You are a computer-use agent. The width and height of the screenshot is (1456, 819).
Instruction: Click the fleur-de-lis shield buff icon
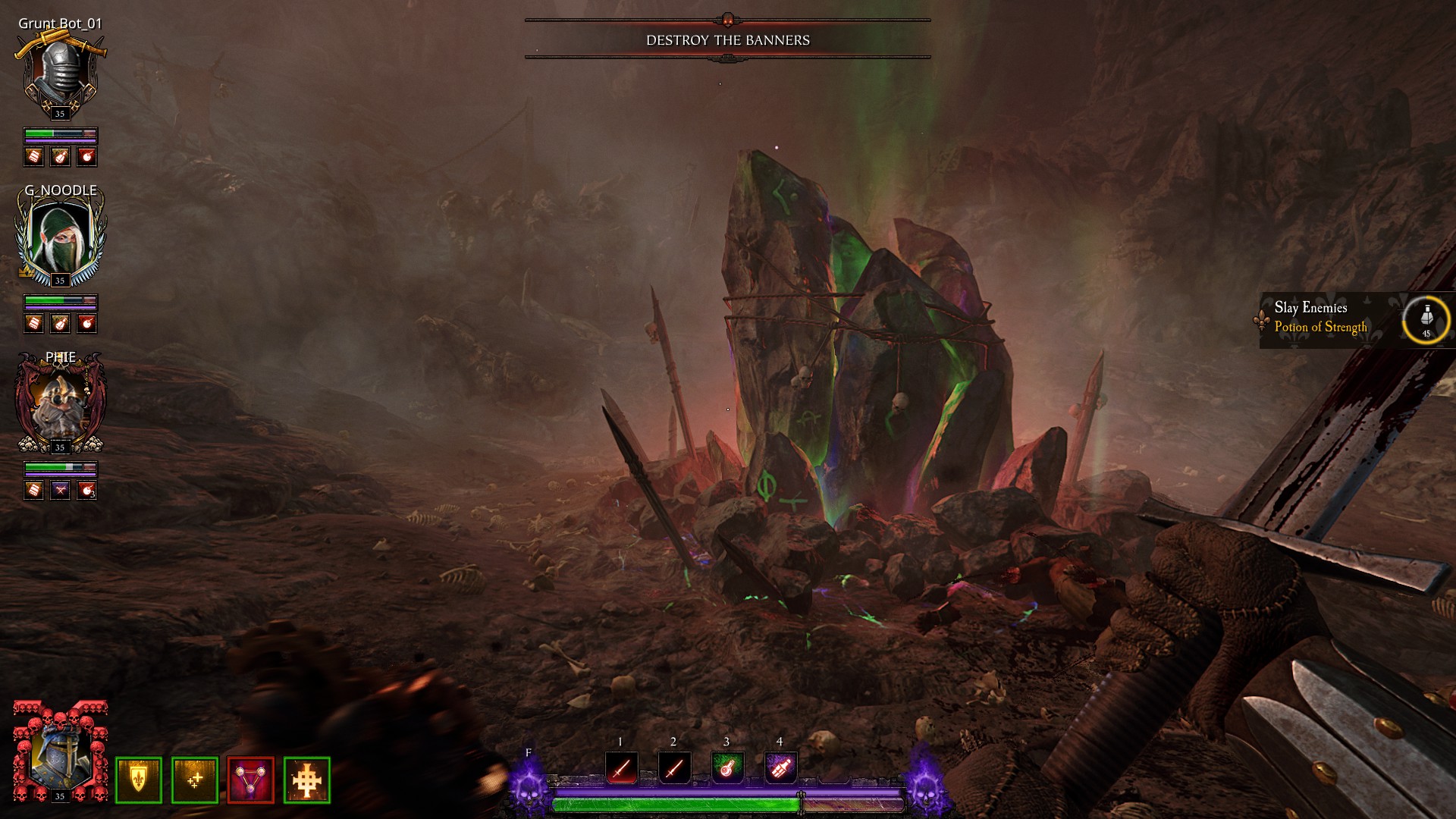pyautogui.click(x=139, y=780)
